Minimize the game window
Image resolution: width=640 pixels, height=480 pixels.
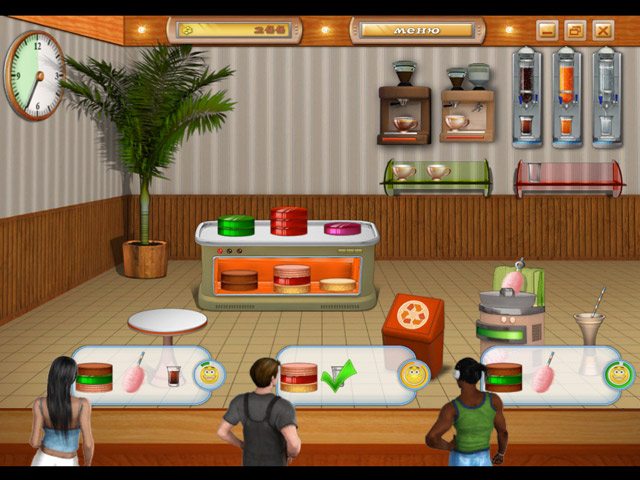pos(547,30)
